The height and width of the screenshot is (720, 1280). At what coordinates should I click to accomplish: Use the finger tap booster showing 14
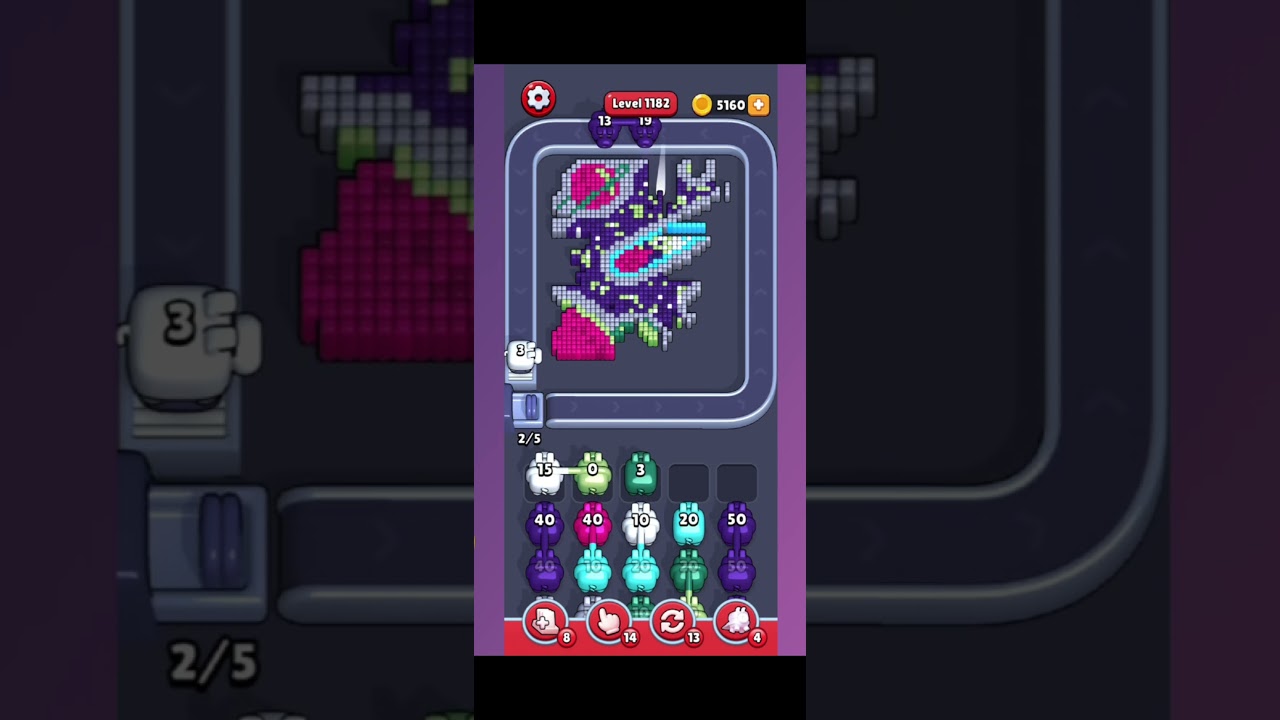click(x=608, y=622)
